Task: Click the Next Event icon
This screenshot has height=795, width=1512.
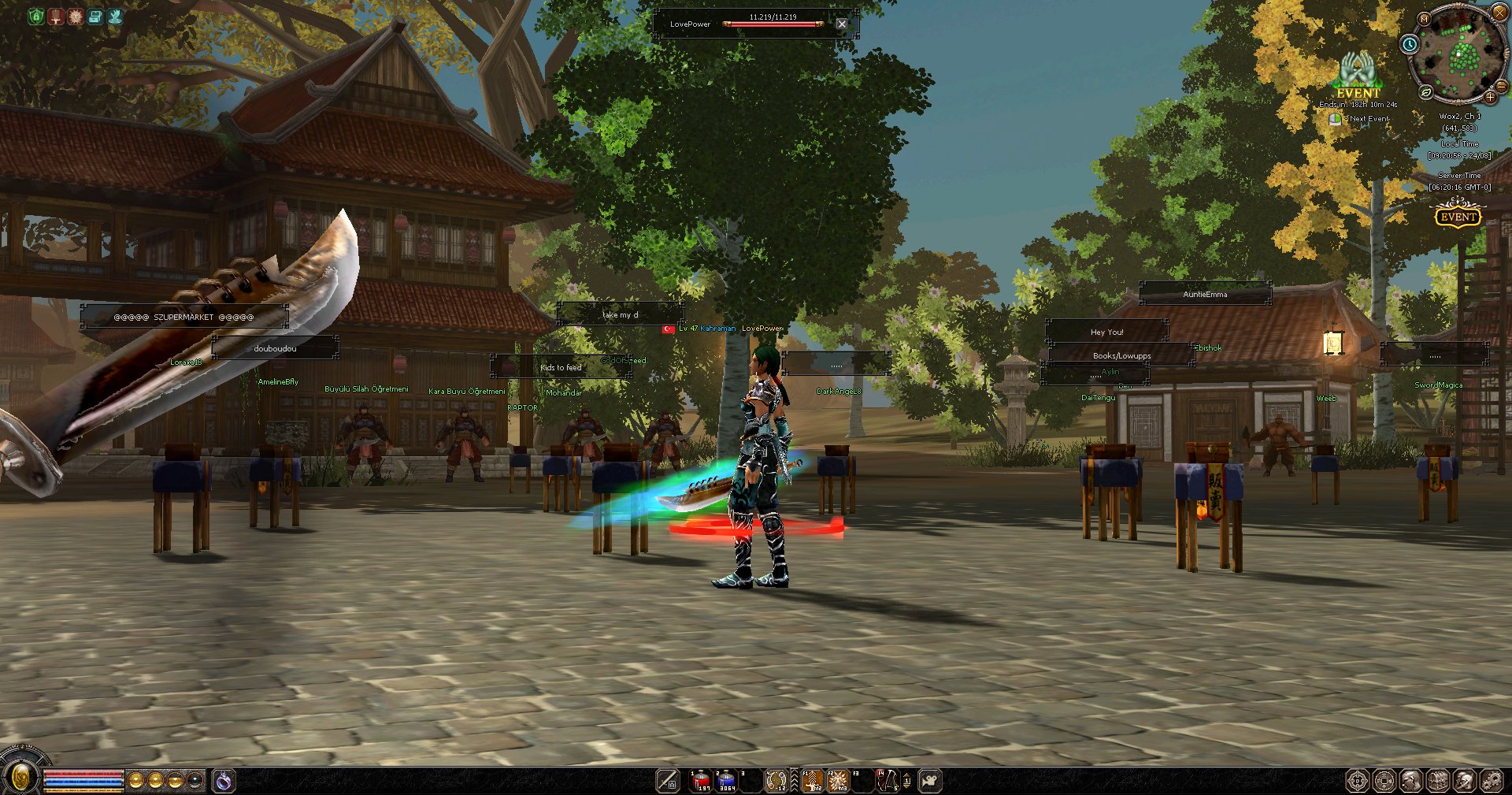Action: [1336, 119]
